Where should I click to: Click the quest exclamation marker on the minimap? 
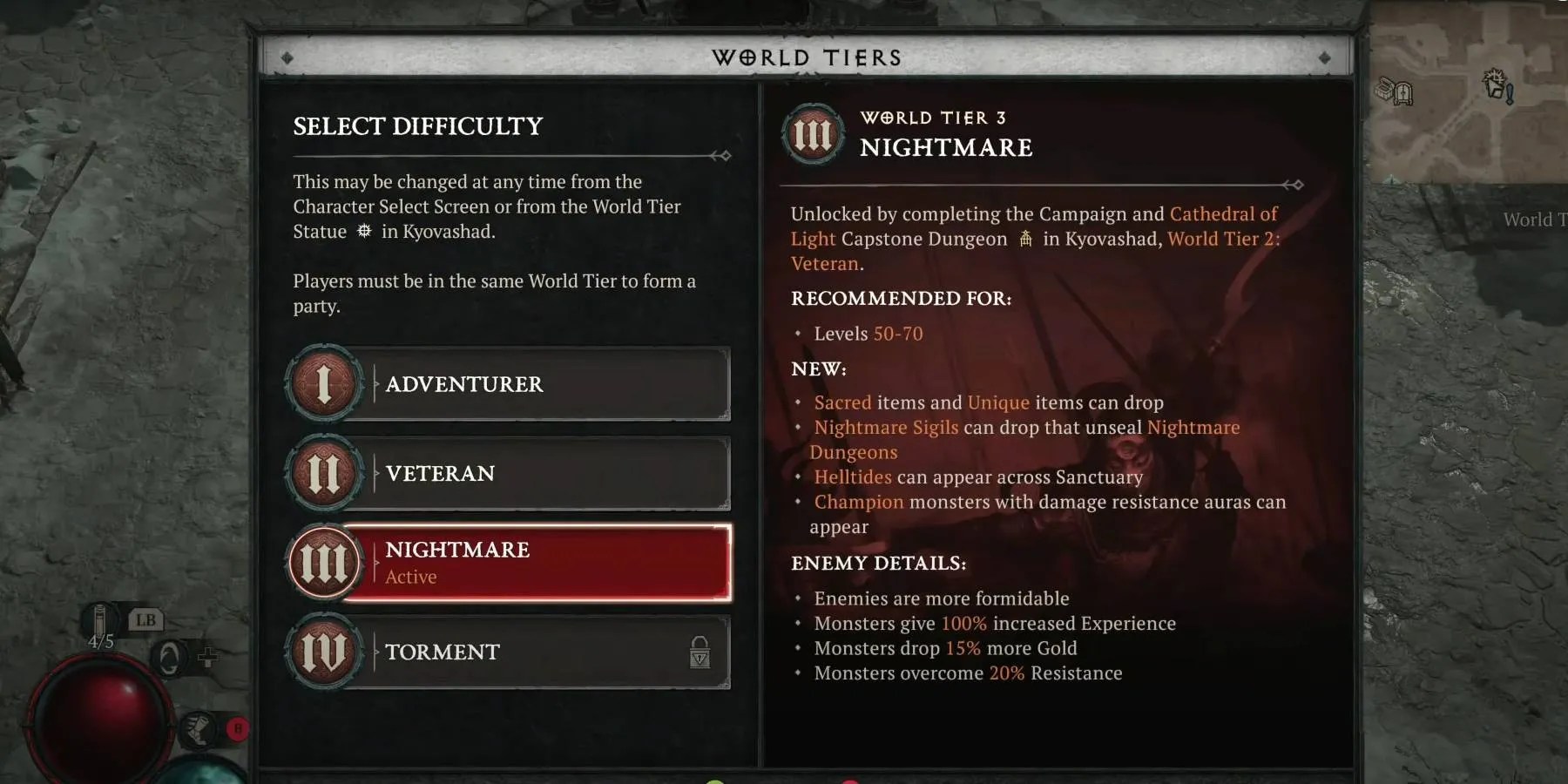pyautogui.click(x=1510, y=94)
